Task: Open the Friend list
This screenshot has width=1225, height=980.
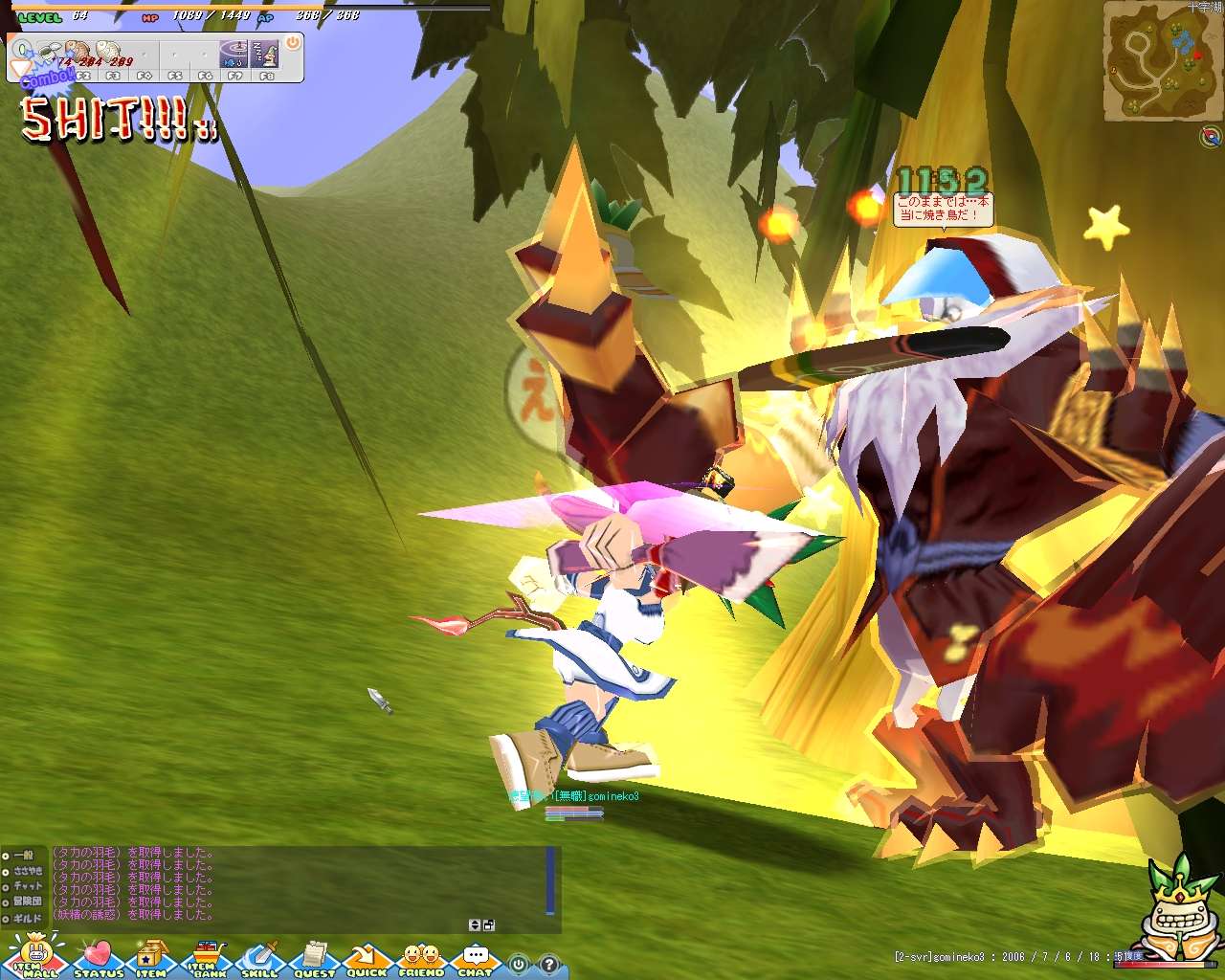Action: [421, 958]
